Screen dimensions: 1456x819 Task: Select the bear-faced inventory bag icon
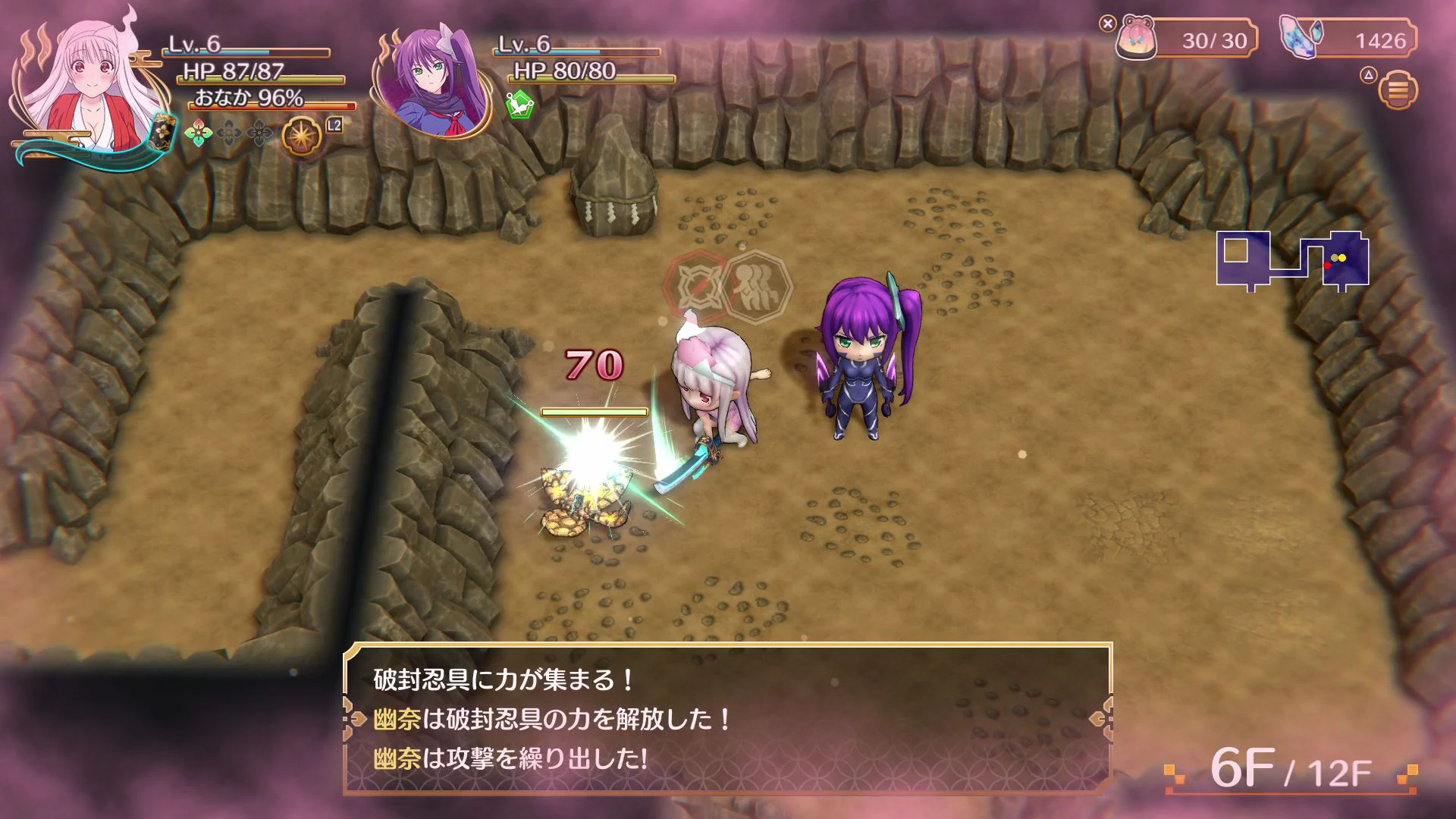tap(1136, 36)
